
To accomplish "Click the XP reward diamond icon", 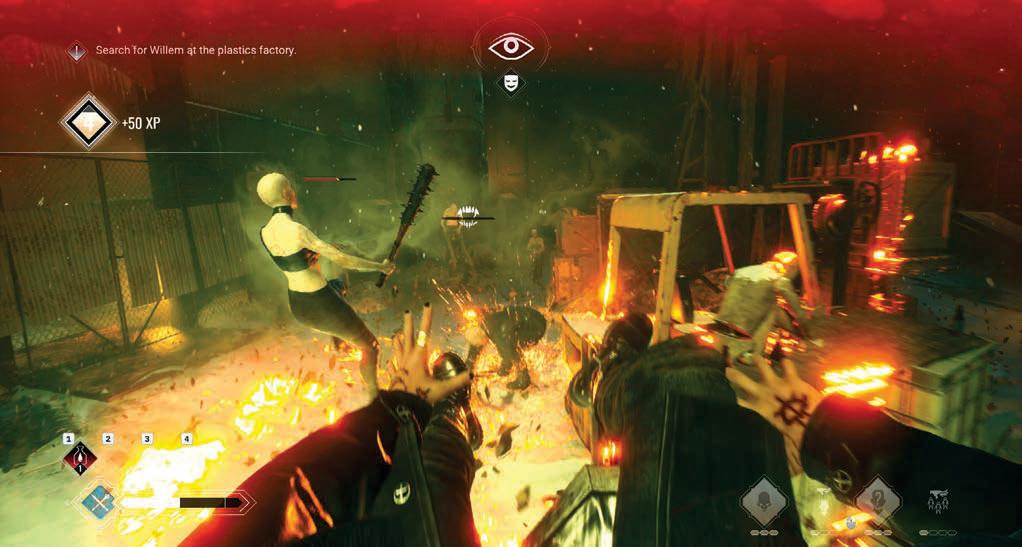I will coord(86,123).
